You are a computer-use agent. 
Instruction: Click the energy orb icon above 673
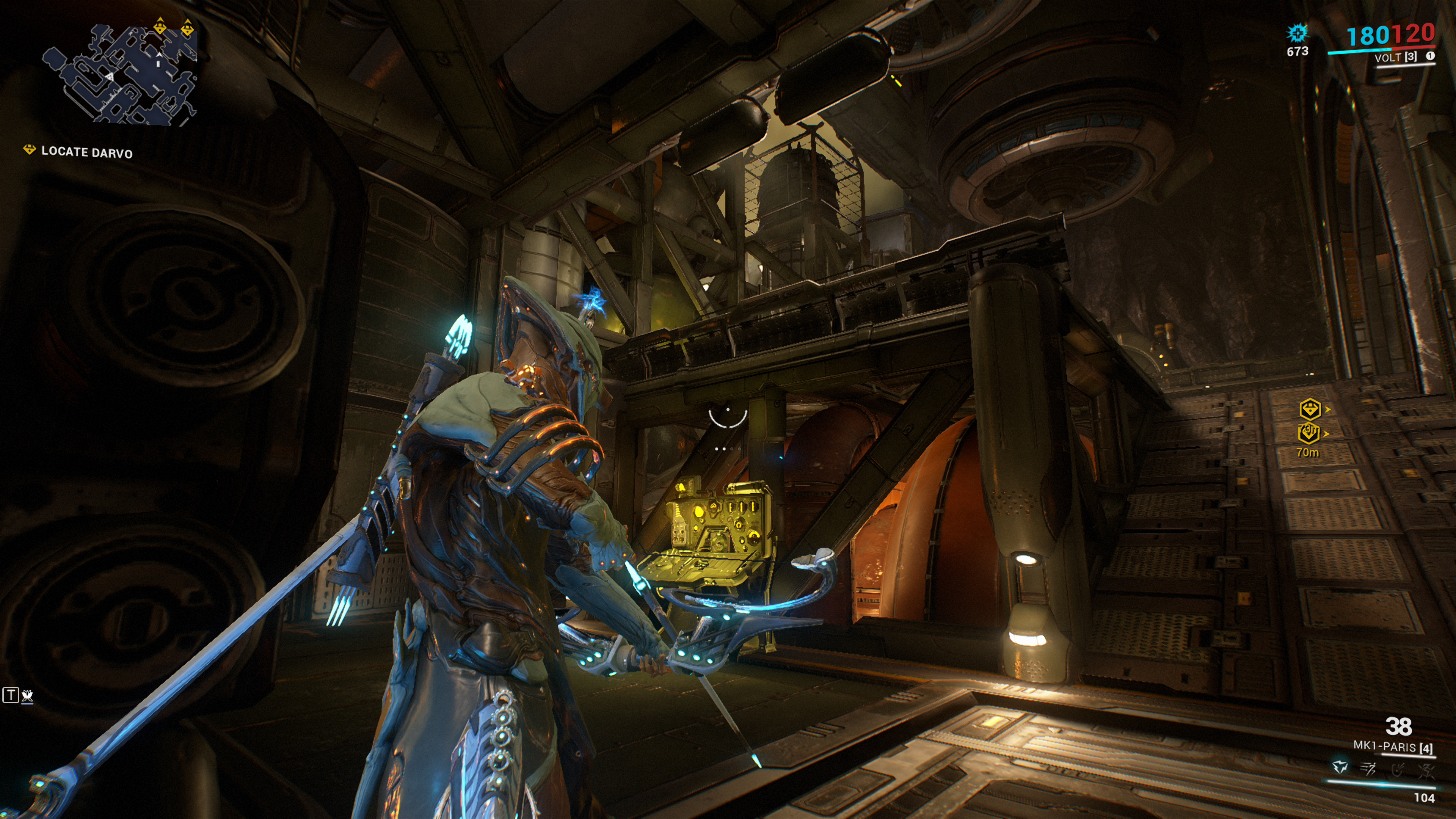click(1297, 32)
